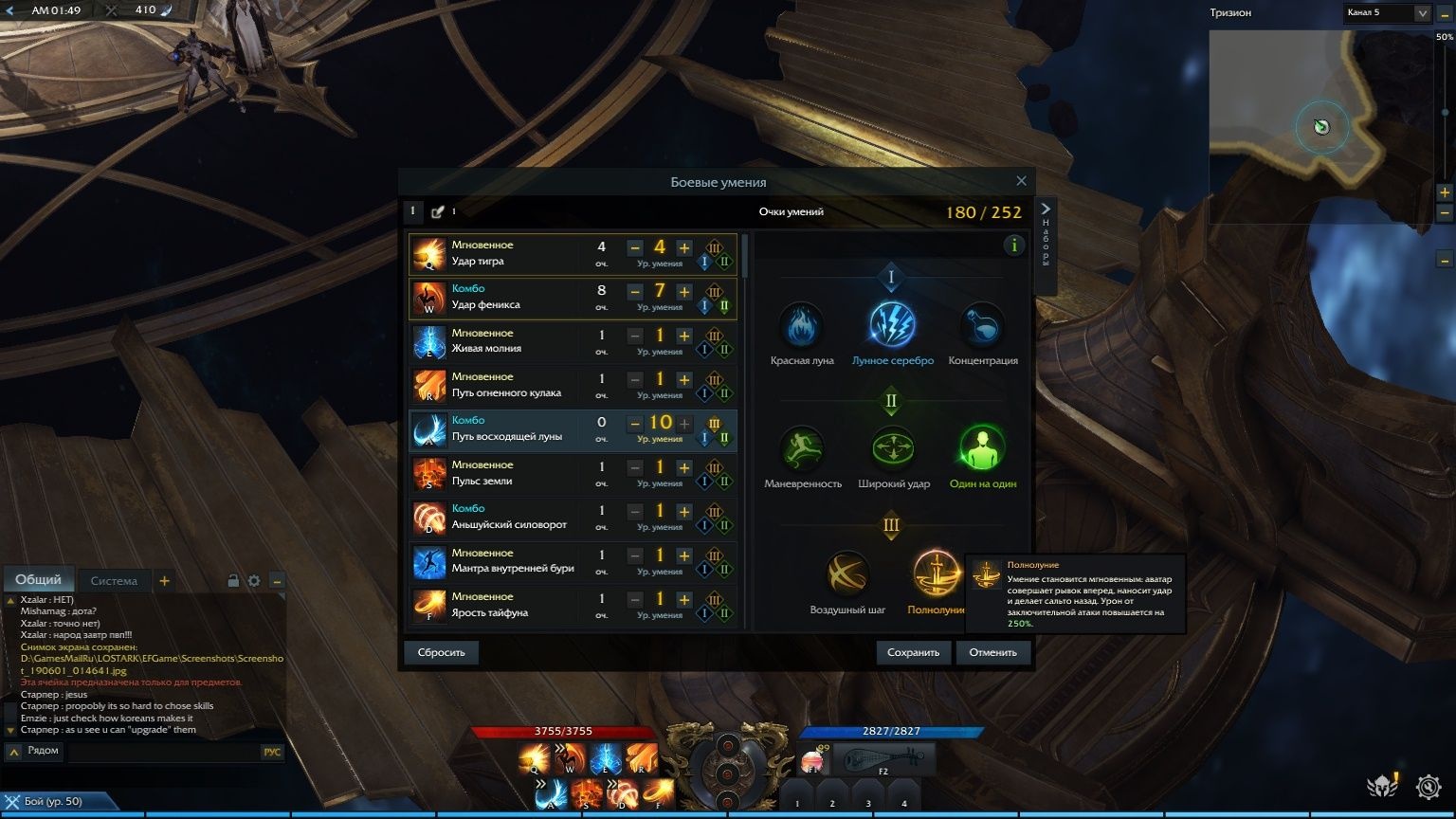Choose the Красная луна tripod
Viewport: 1456px width, 819px height.
pos(802,325)
